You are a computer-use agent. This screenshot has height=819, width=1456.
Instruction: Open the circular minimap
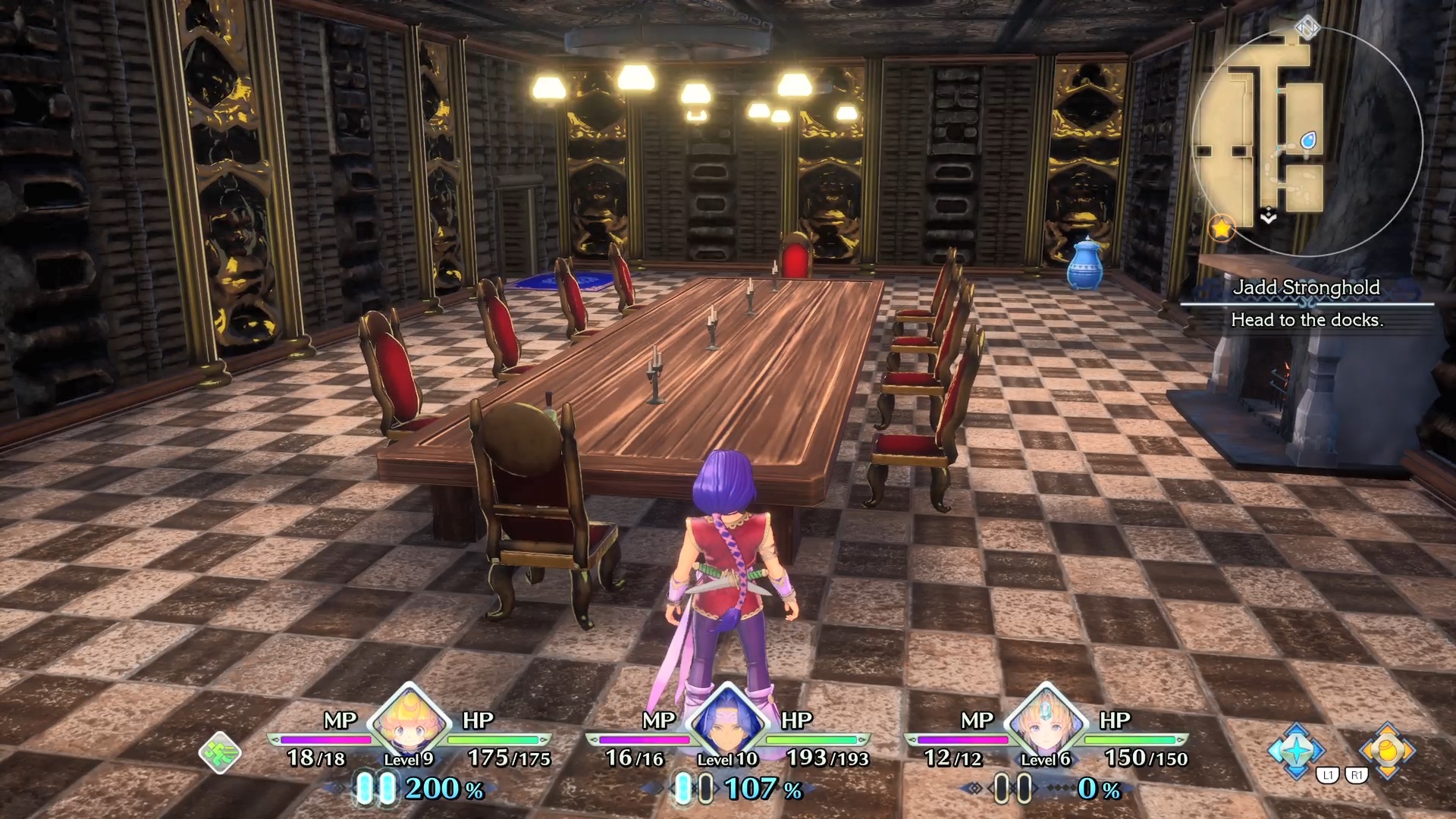(1307, 140)
